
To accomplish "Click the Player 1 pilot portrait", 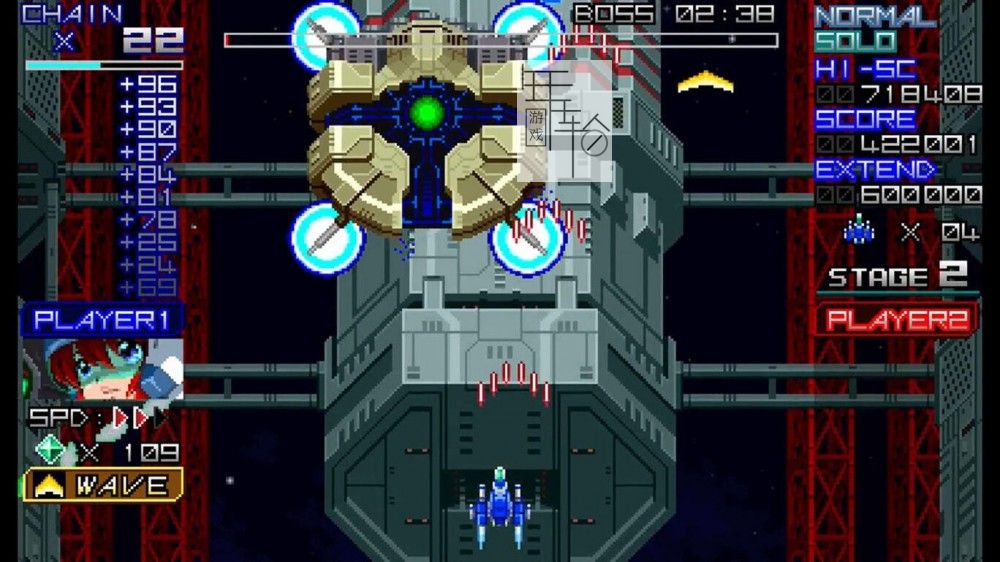I will tap(103, 370).
